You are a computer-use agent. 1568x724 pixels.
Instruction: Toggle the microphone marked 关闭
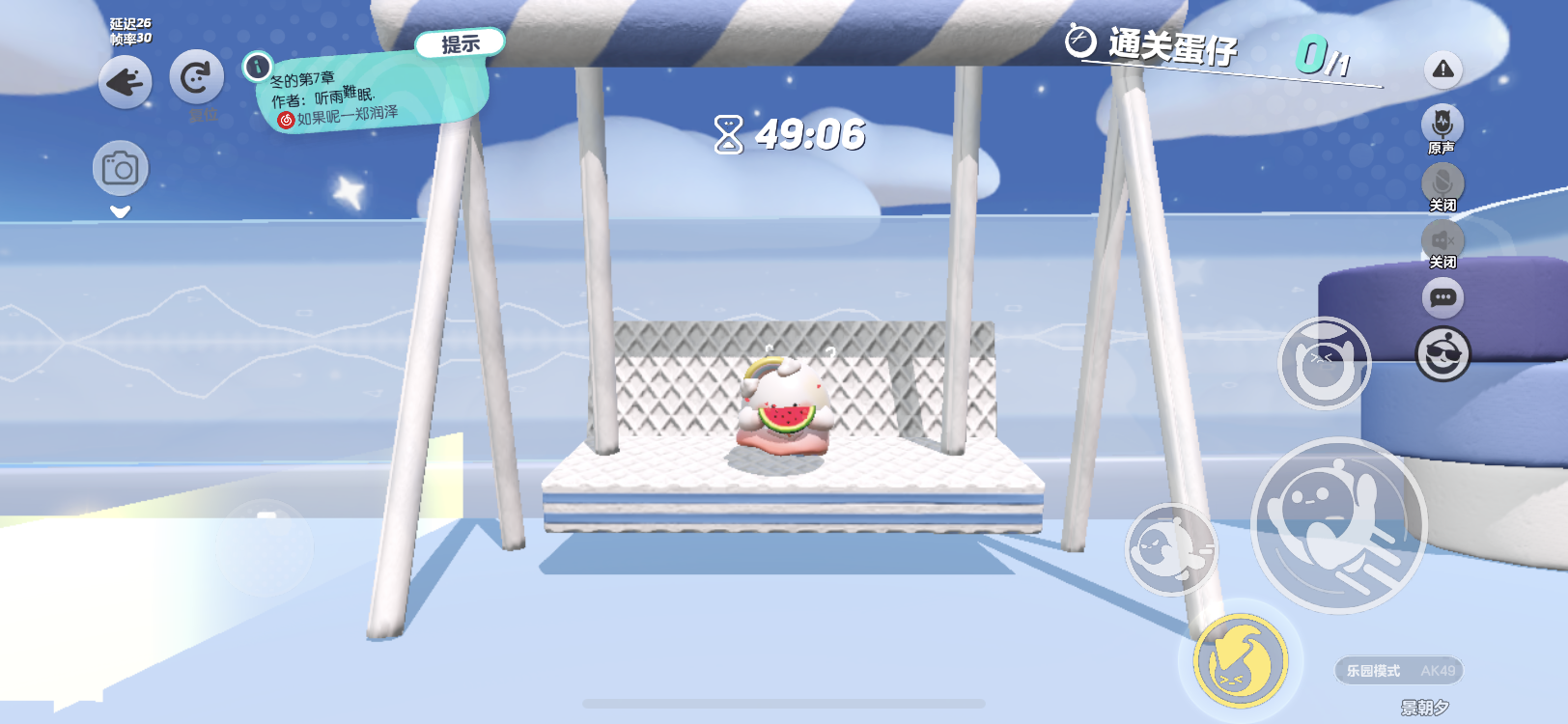[1442, 182]
